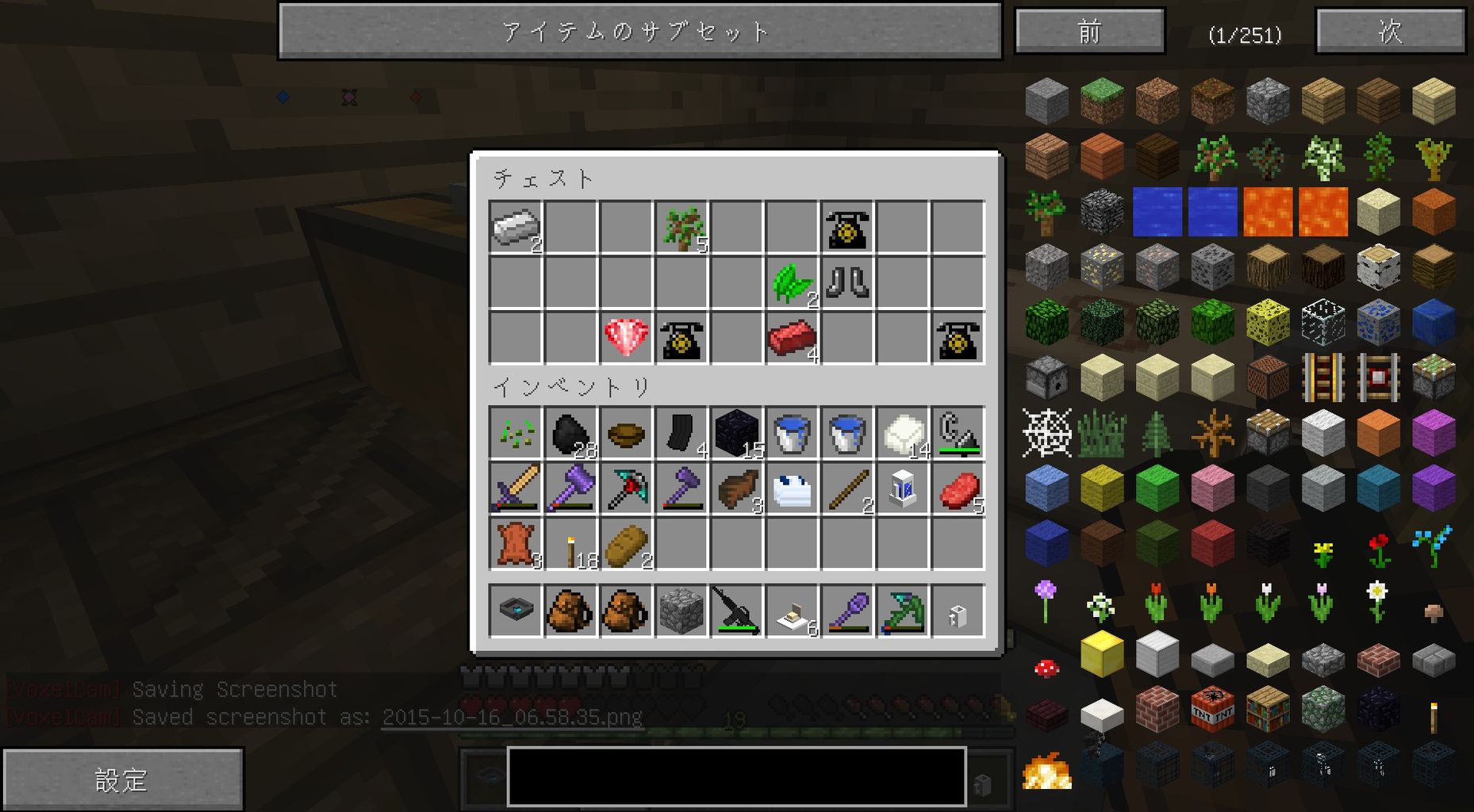Grab the cobblestone block from the hotbar

(x=681, y=611)
